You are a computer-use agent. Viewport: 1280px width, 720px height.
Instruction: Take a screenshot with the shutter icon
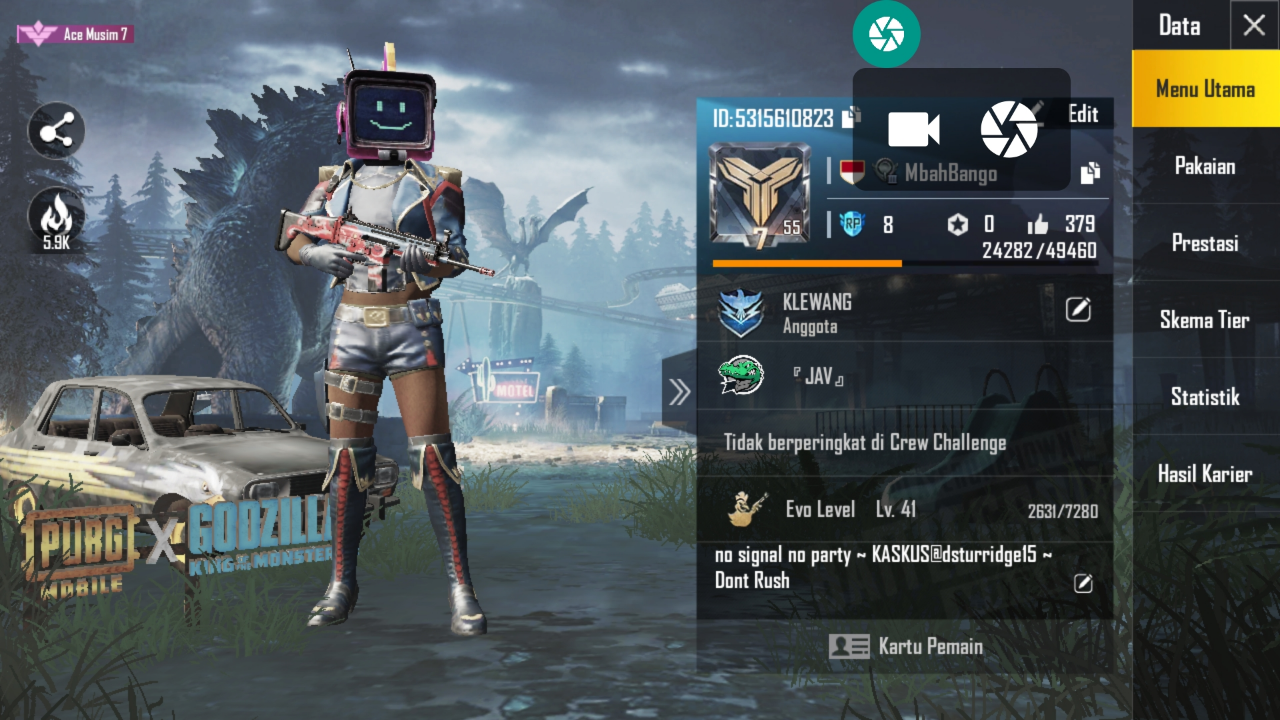pos(1009,130)
